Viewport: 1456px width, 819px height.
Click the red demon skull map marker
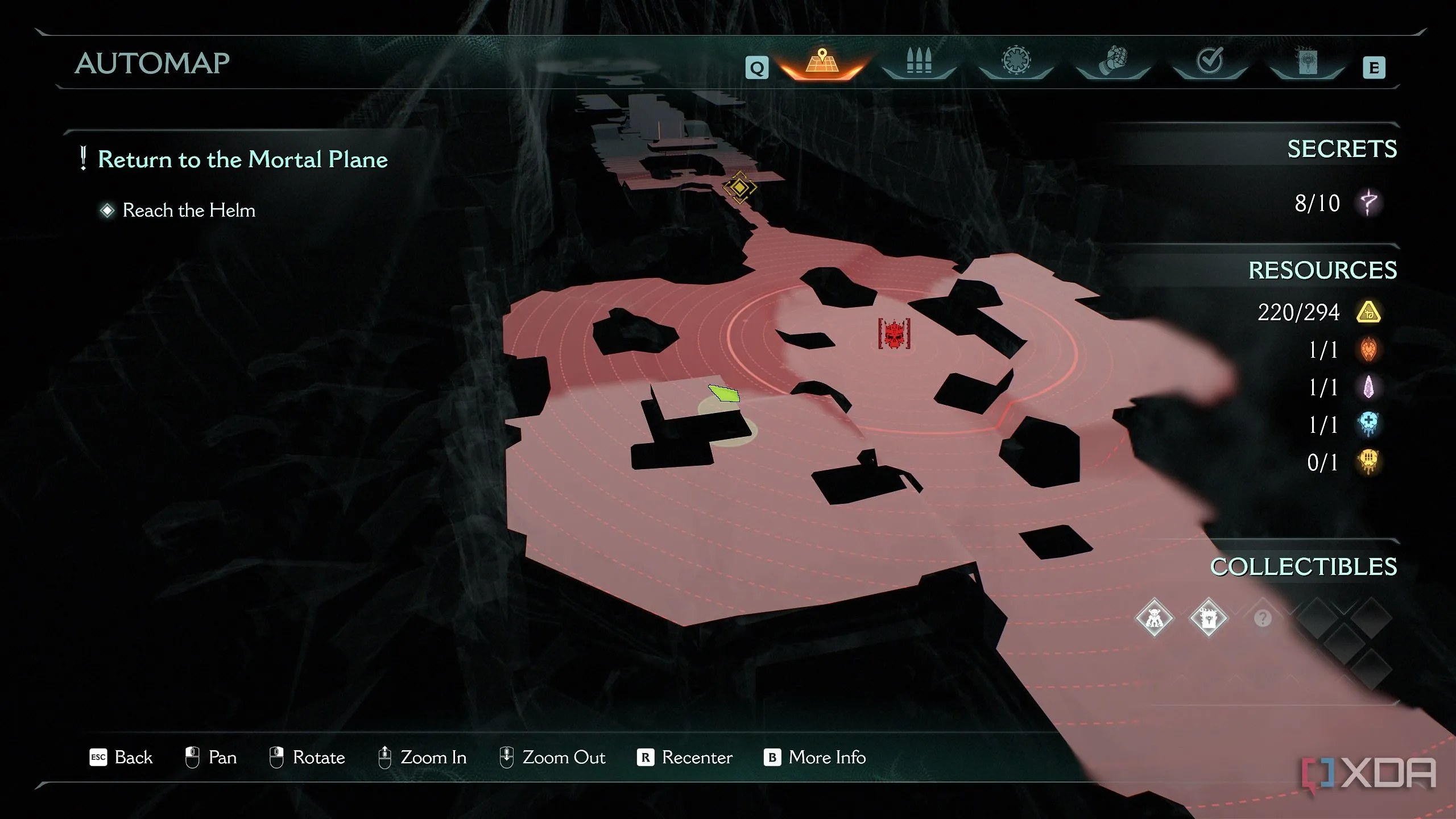[x=894, y=334]
